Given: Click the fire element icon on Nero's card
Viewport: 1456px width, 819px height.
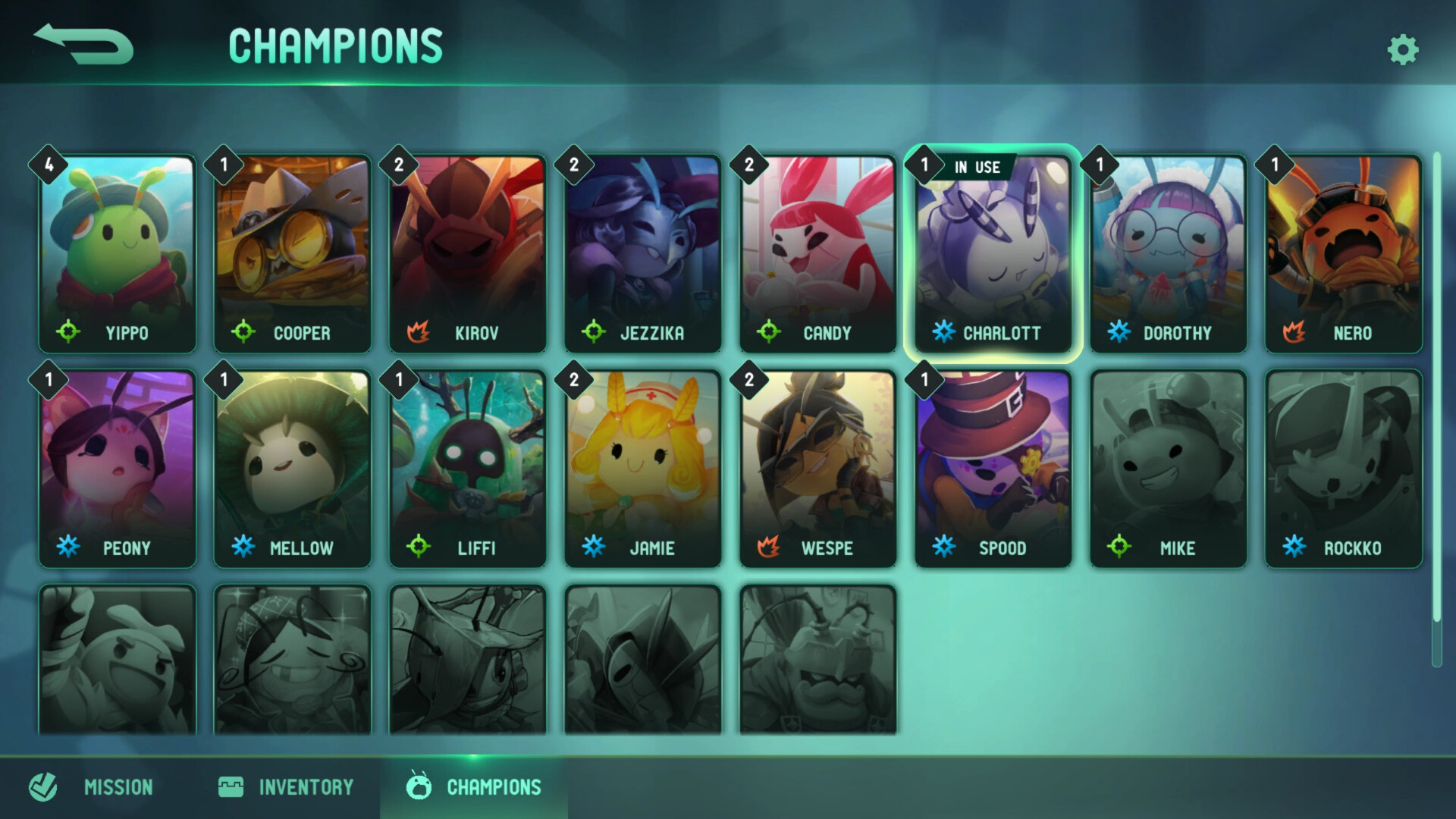Looking at the screenshot, I should (x=1296, y=332).
